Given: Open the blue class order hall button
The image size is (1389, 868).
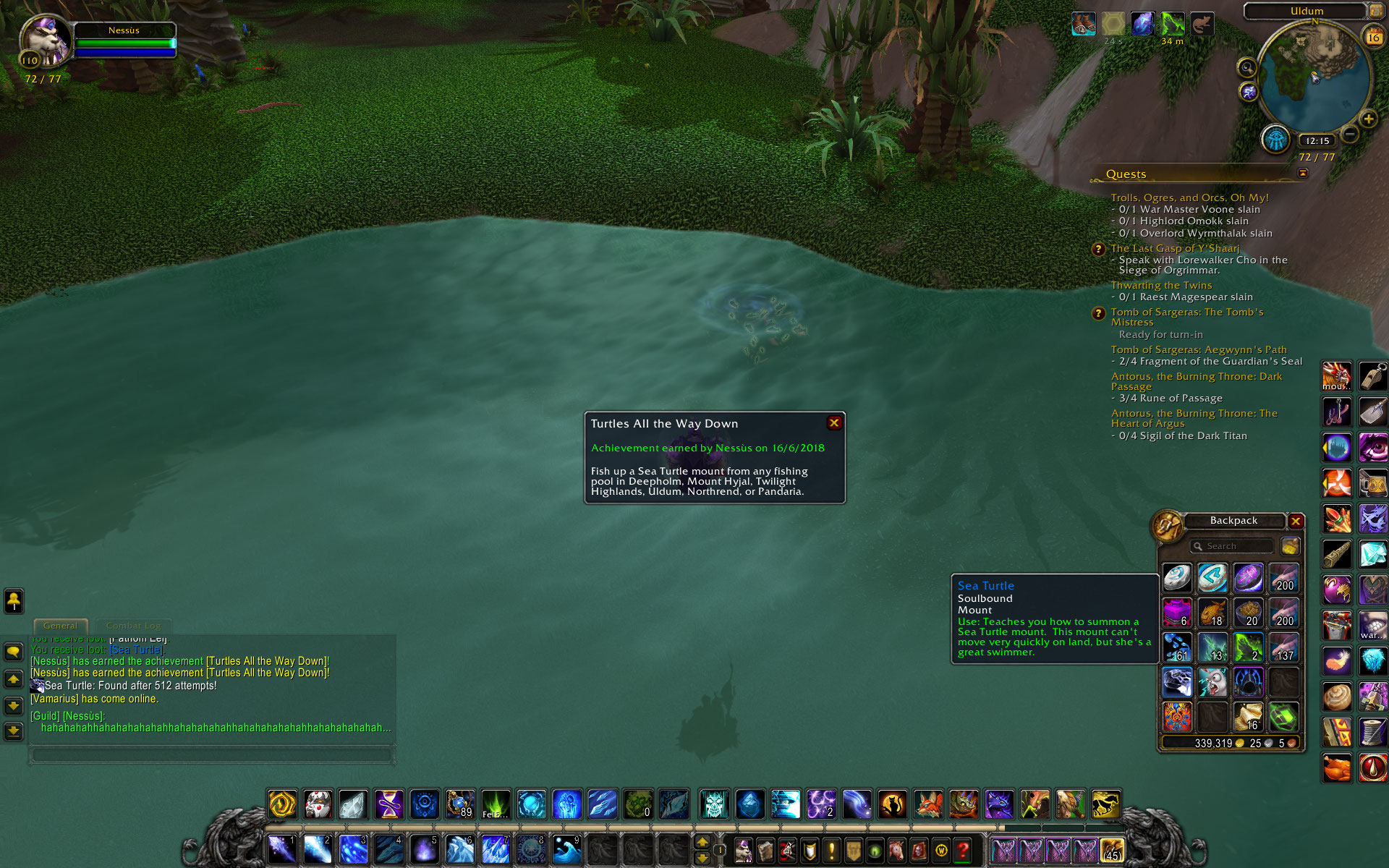Looking at the screenshot, I should pos(1276,139).
